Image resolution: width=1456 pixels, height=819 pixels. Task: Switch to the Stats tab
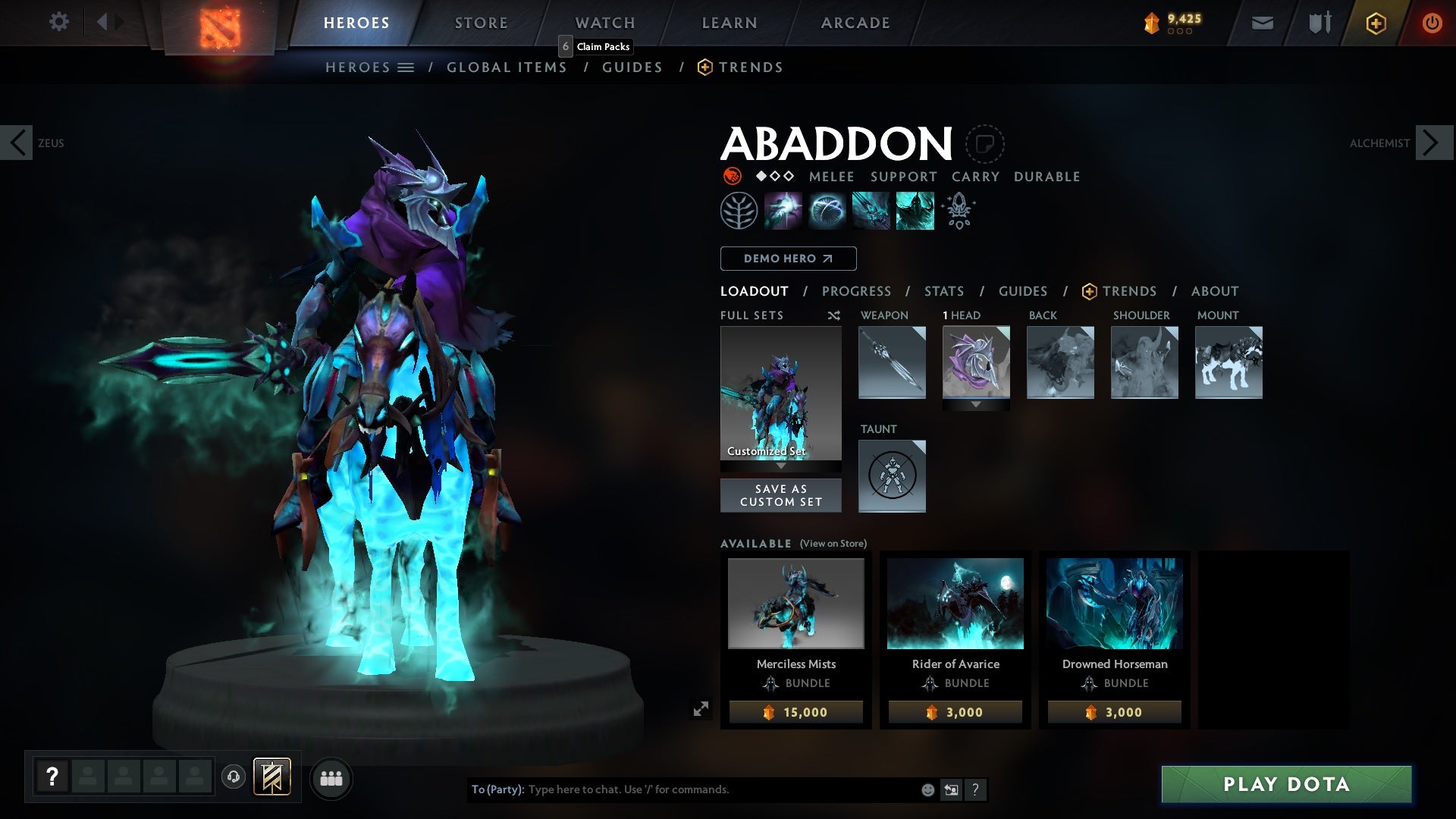click(943, 290)
